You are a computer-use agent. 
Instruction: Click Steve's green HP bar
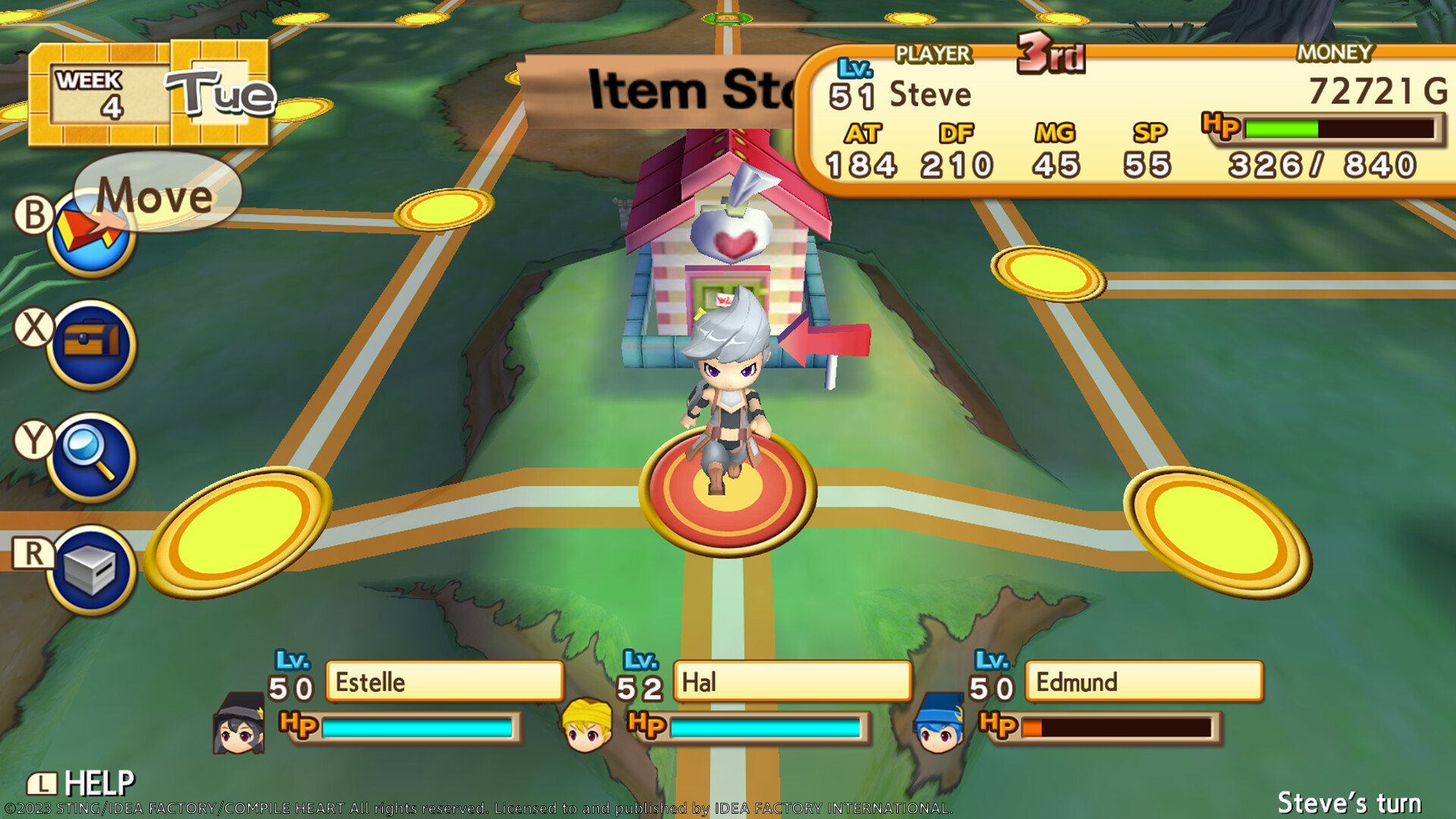[1282, 129]
